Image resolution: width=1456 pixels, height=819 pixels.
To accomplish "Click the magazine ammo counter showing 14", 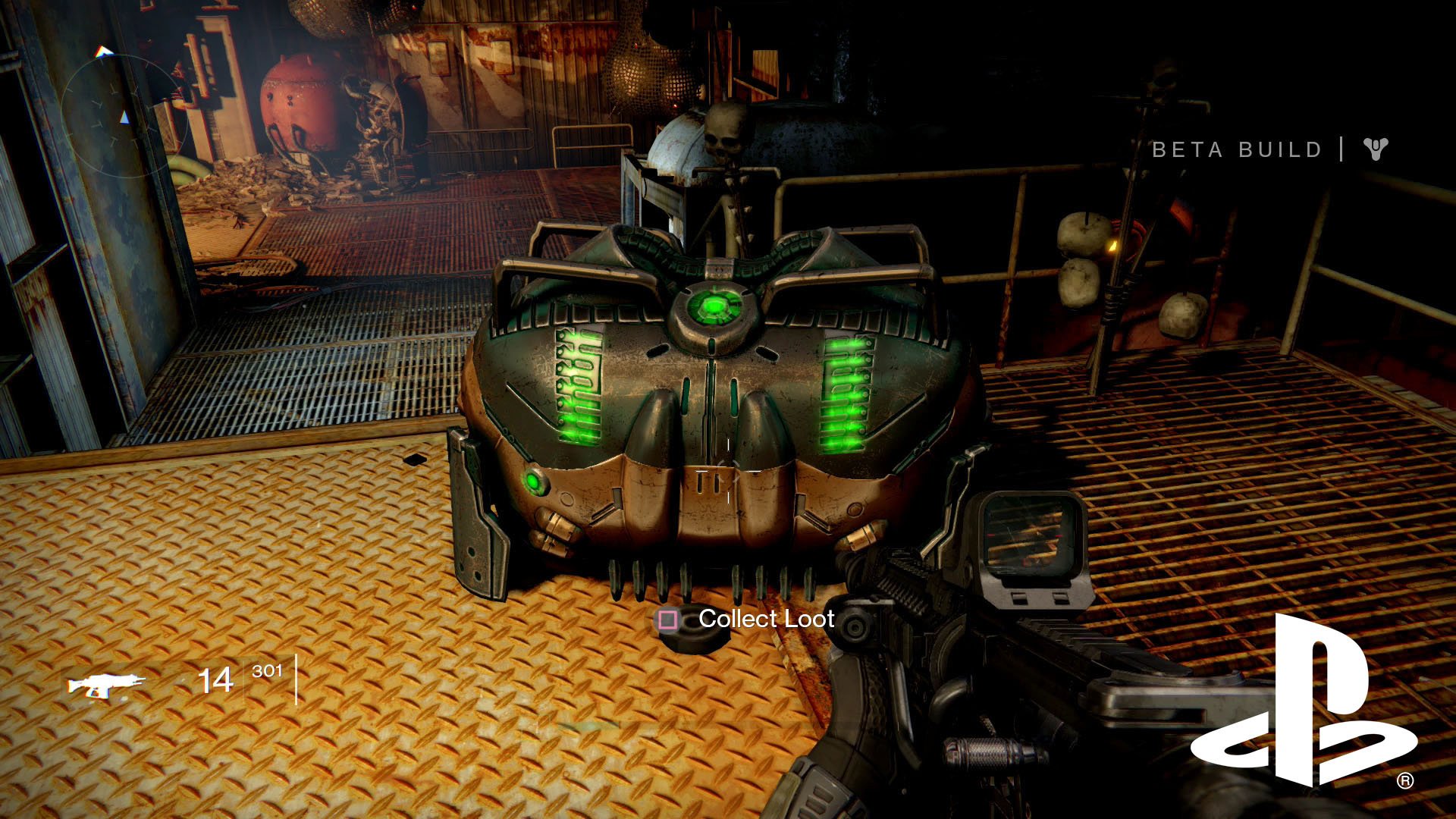I will tap(216, 680).
